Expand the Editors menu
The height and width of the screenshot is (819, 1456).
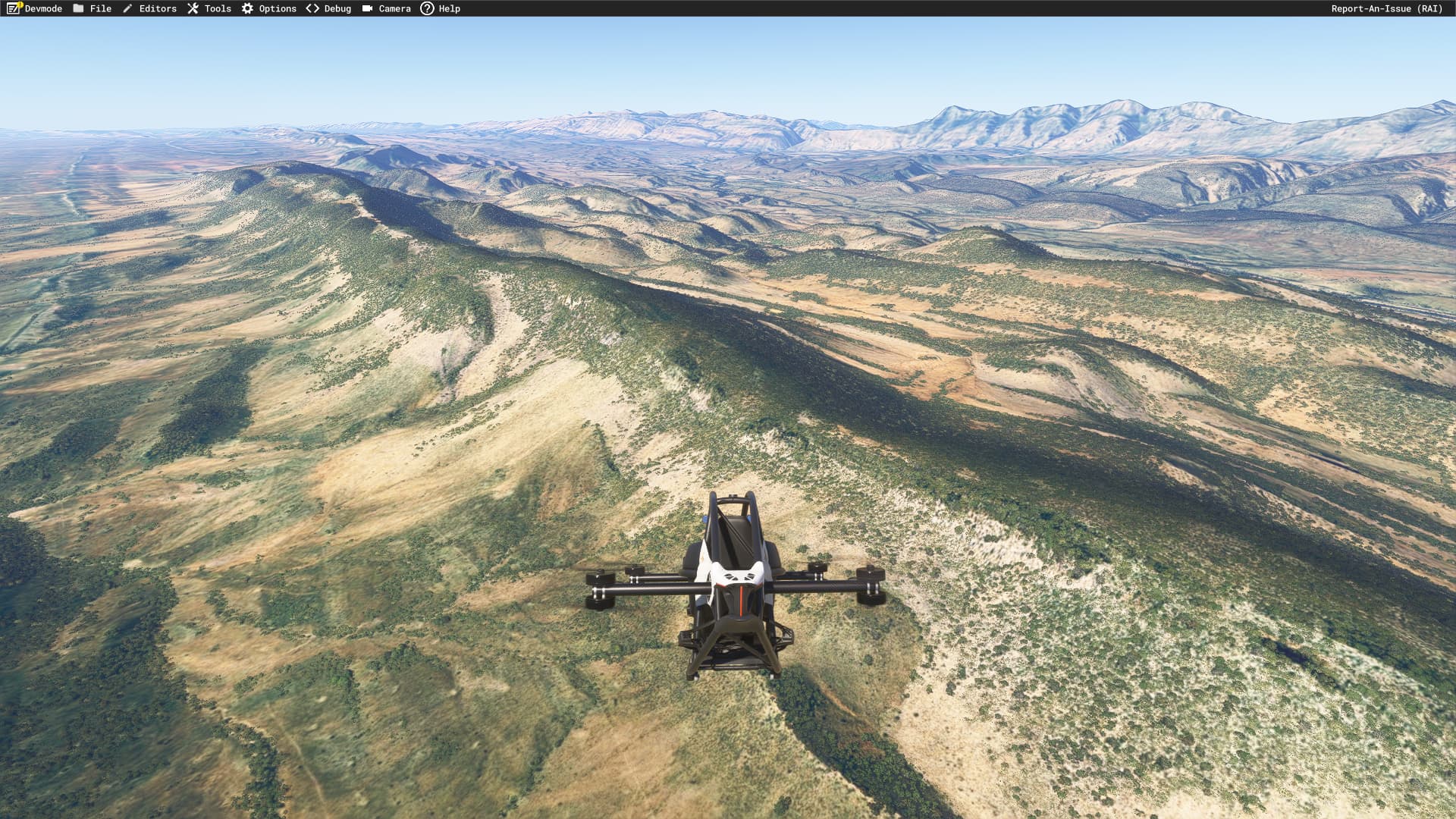[149, 8]
